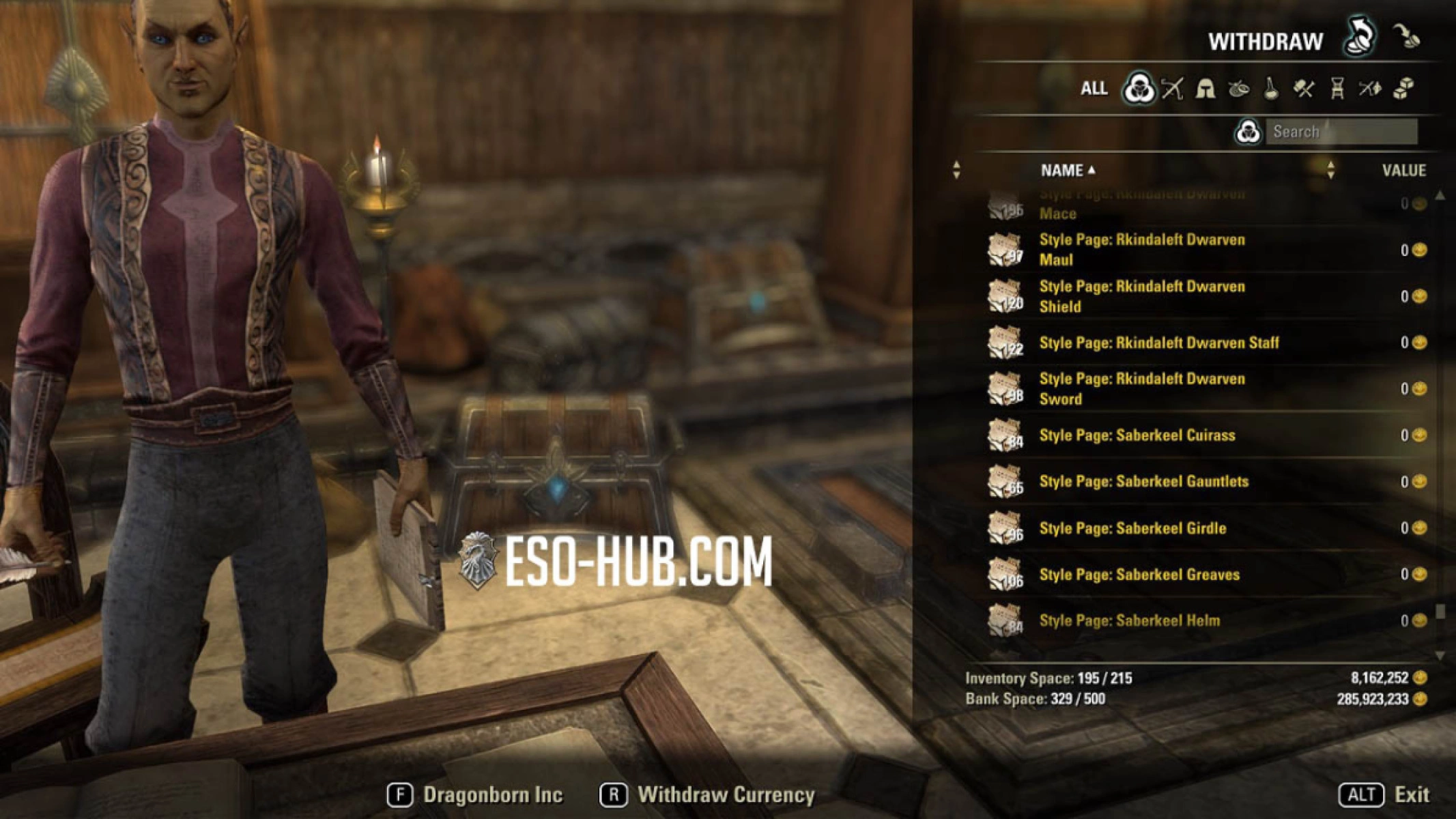Filter items with the armor helmet icon

1207,87
